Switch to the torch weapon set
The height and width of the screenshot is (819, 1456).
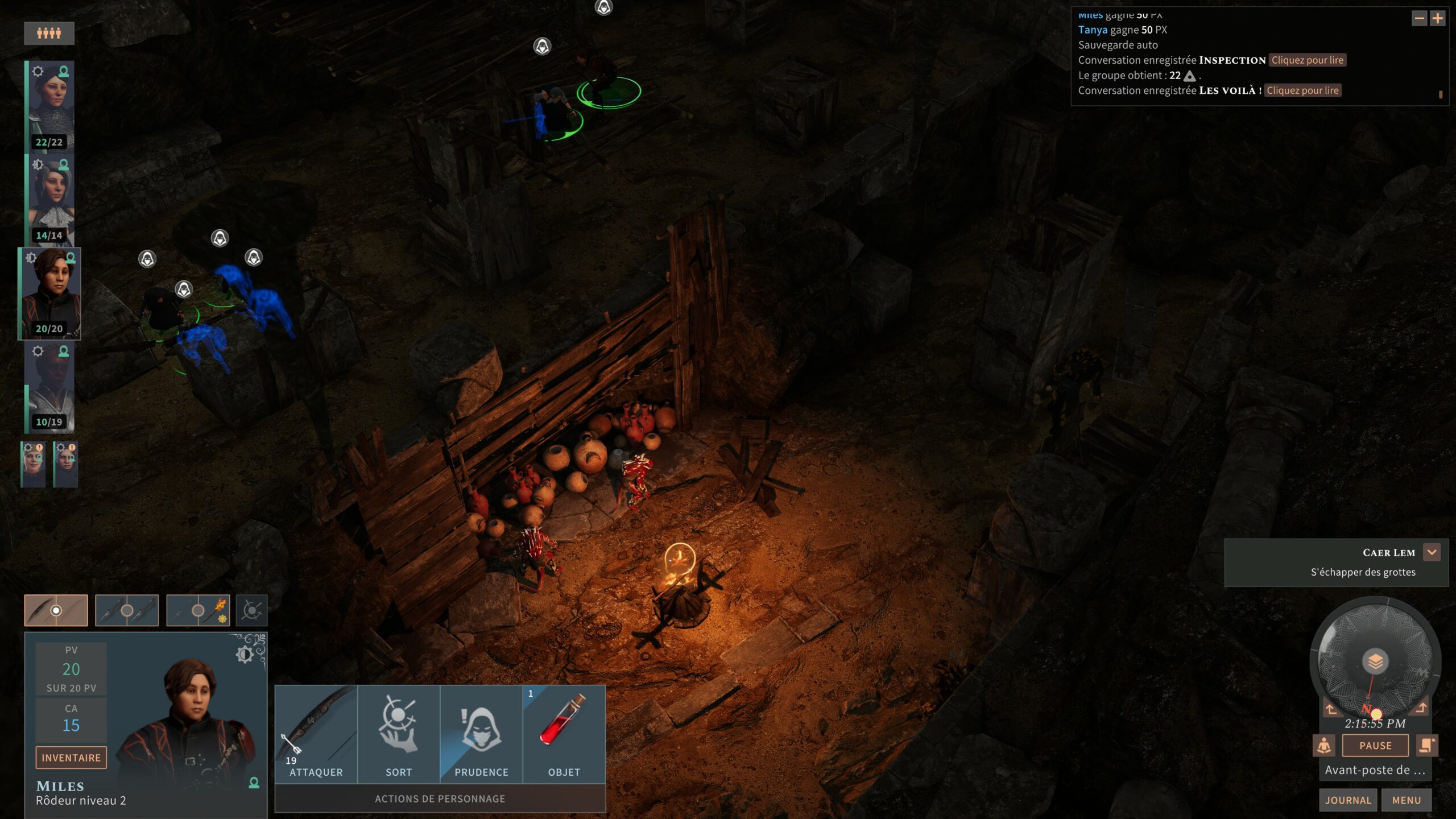198,610
